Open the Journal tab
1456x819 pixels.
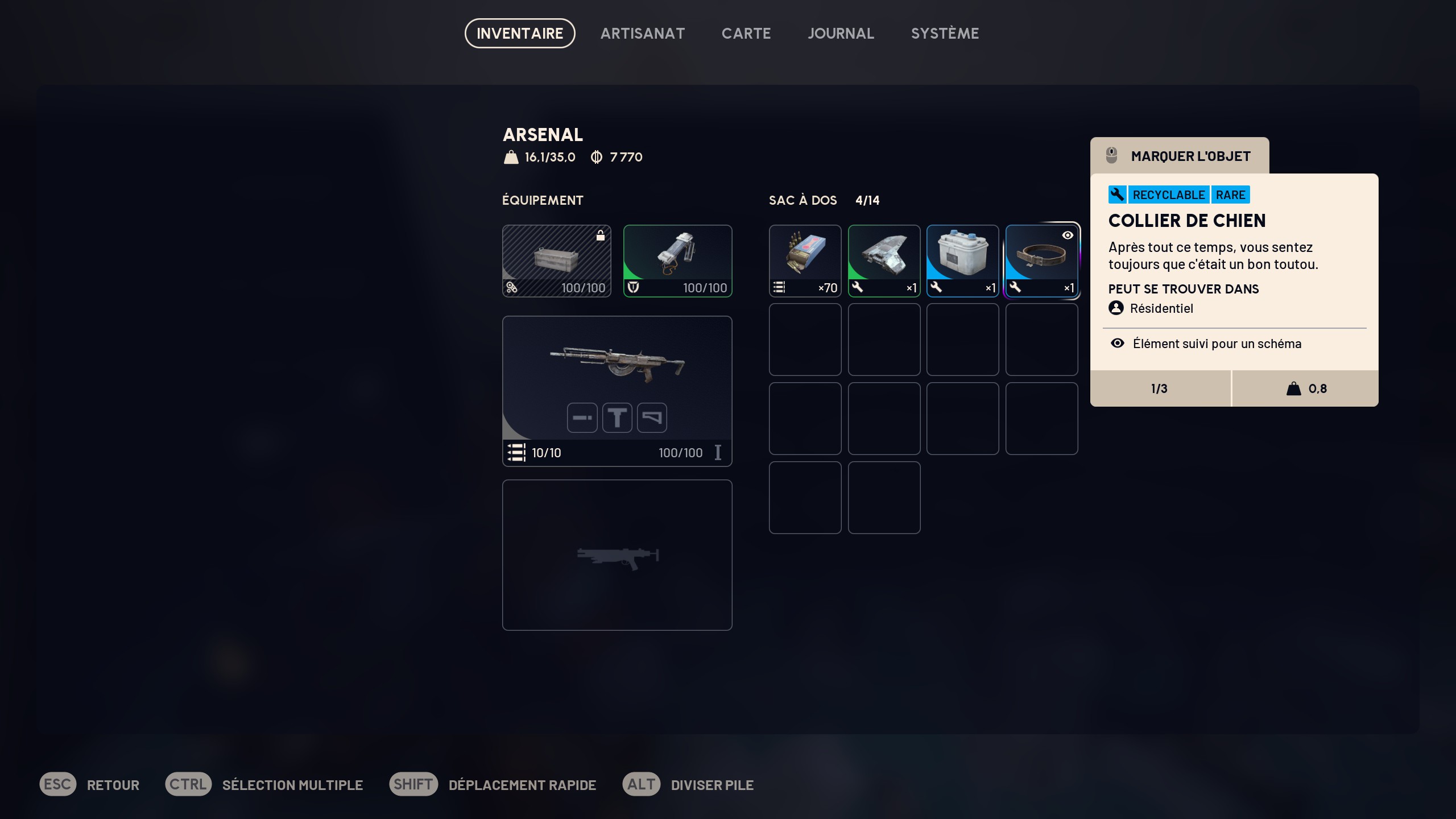click(x=841, y=34)
